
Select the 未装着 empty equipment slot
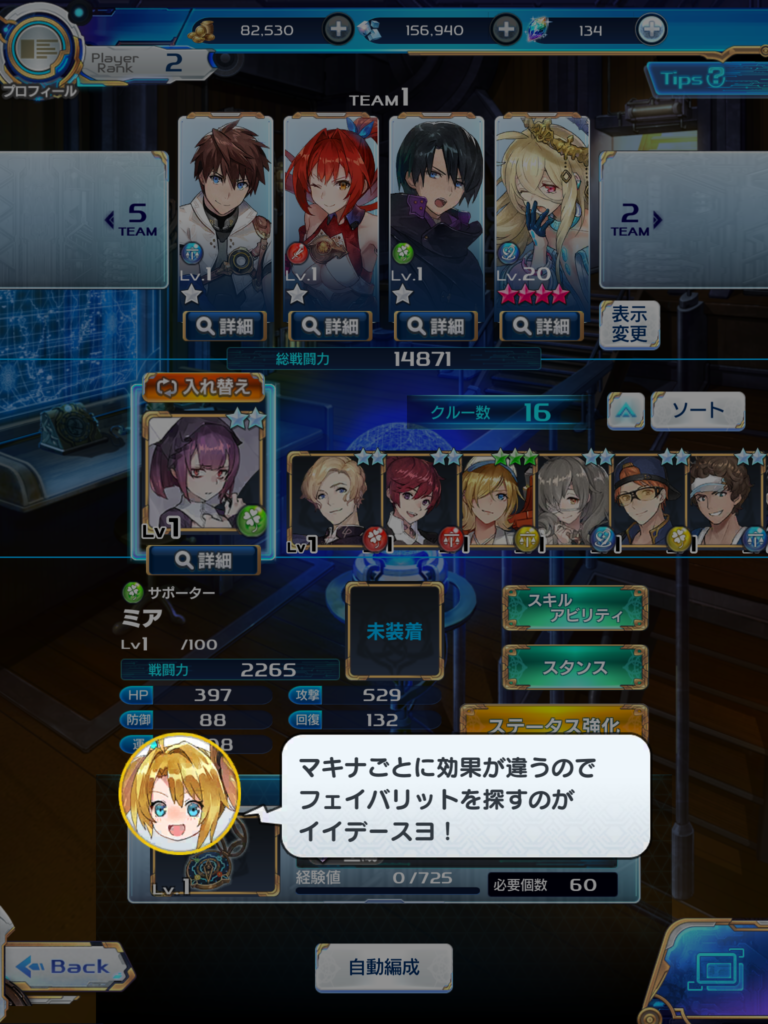pos(395,631)
